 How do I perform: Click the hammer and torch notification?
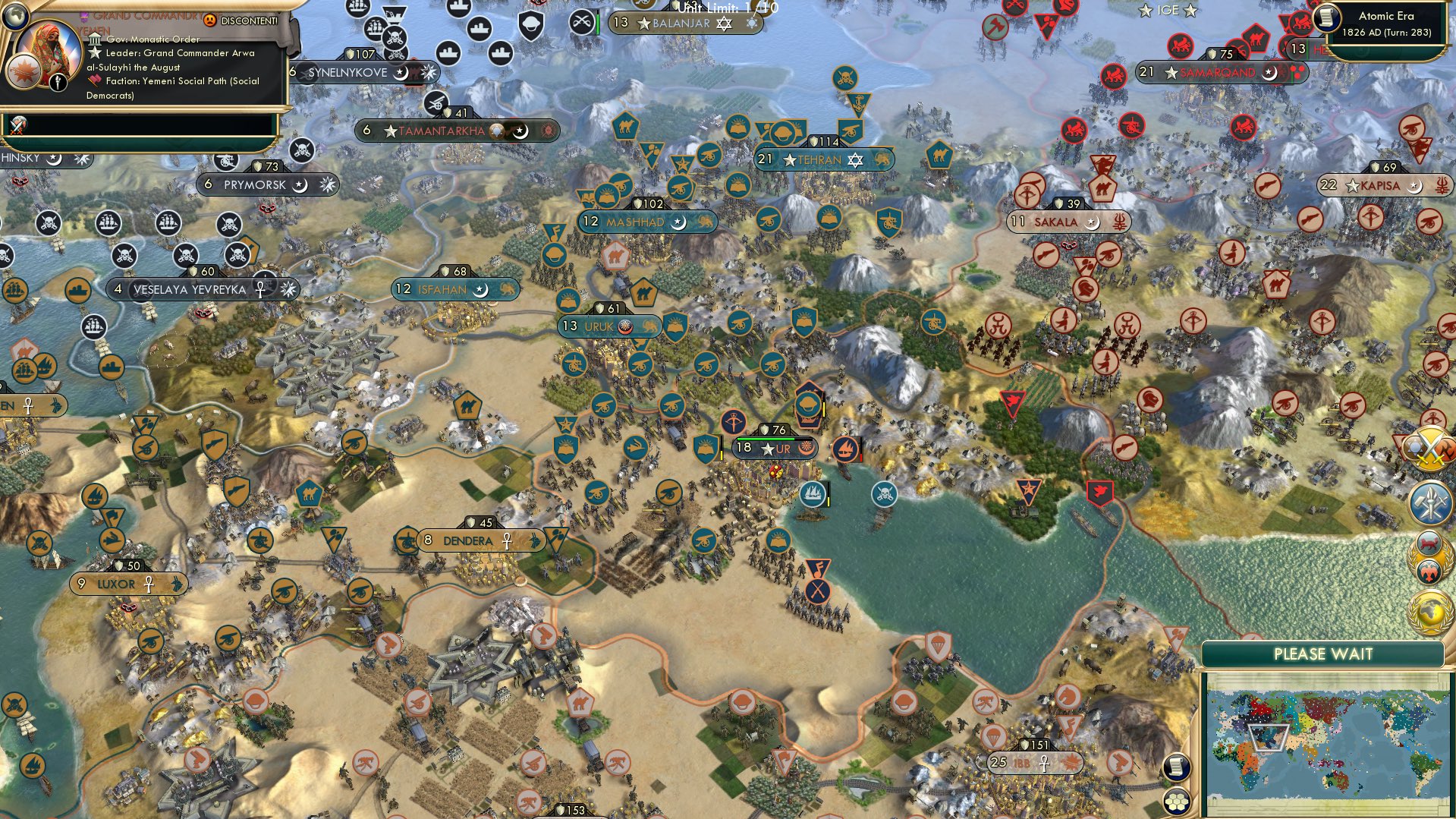tap(1430, 502)
